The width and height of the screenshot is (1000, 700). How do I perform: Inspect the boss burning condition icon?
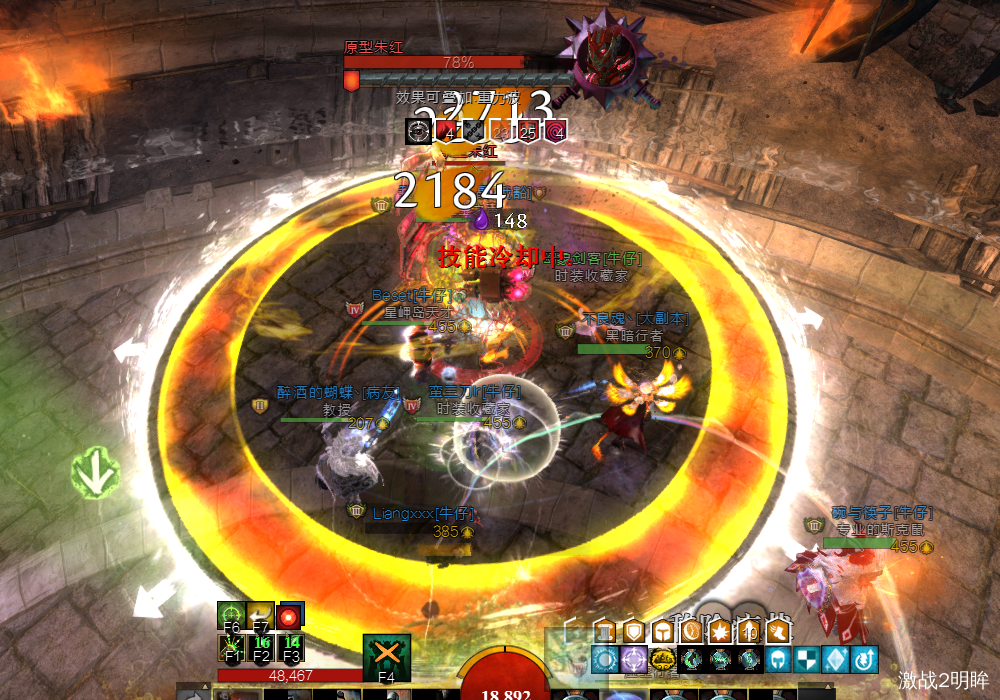[447, 131]
